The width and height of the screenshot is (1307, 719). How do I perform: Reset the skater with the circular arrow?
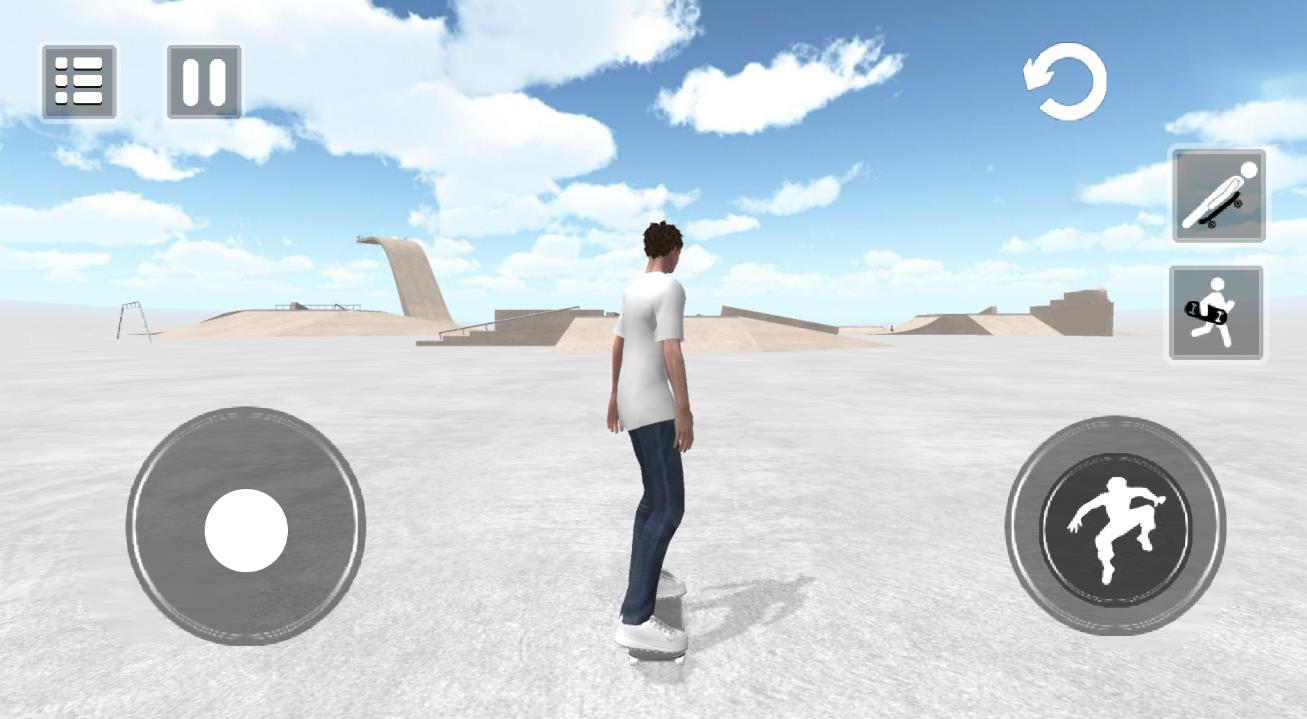(1066, 82)
